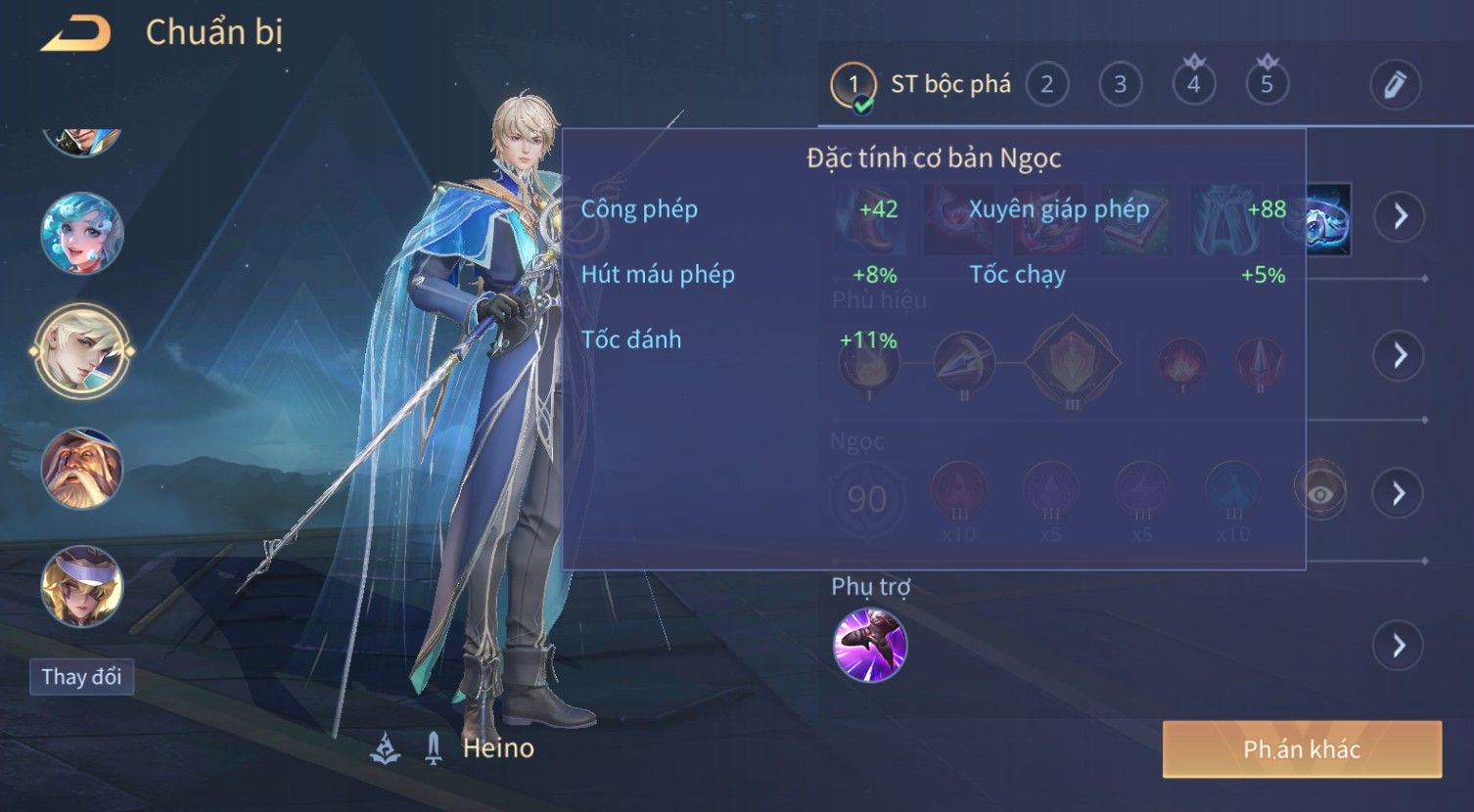Open the Phù hiệu row arrow
Image resolution: width=1474 pixels, height=812 pixels.
(1400, 355)
